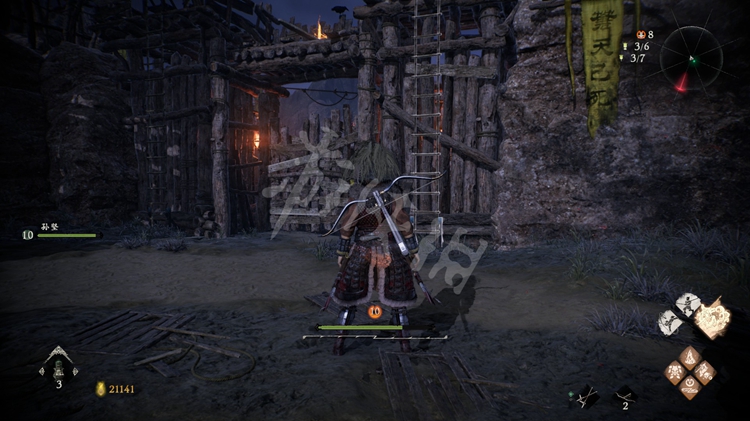Select the bow slot with count 2
This screenshot has width=750, height=421.
point(625,396)
